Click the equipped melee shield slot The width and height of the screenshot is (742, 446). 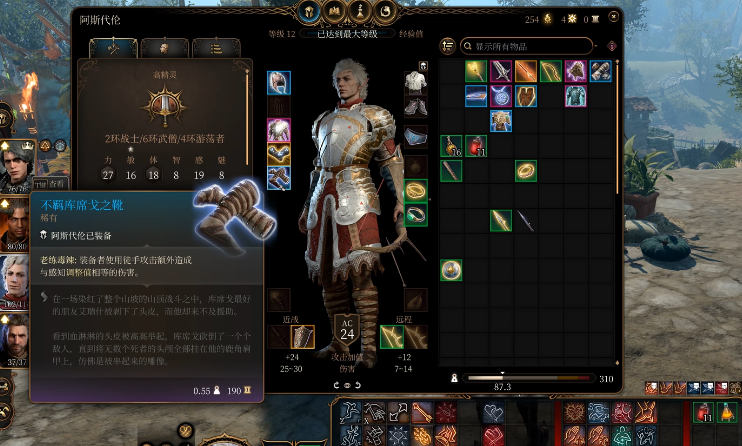[x=303, y=337]
